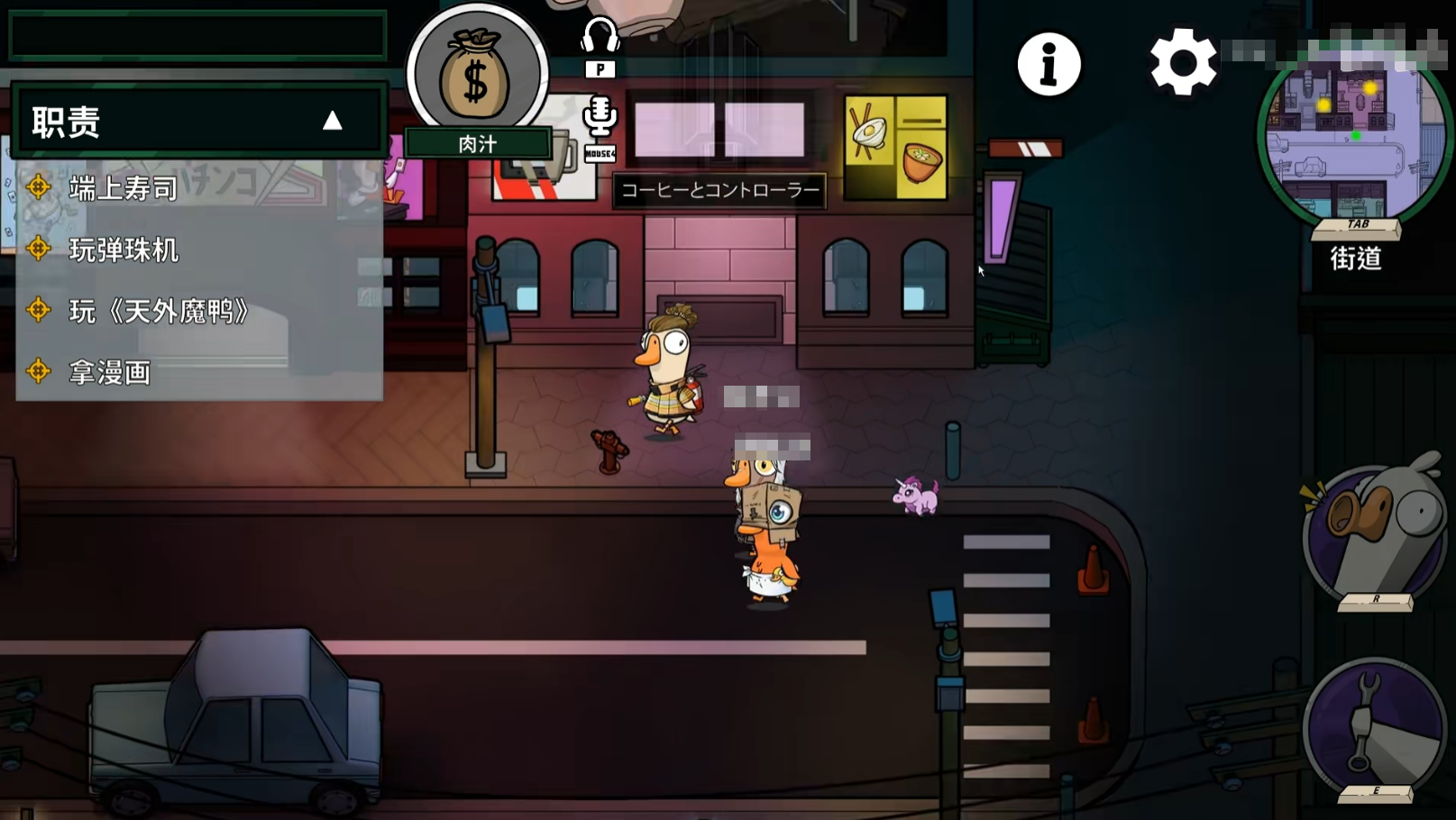Open the info panel
1456x820 pixels.
1049,65
